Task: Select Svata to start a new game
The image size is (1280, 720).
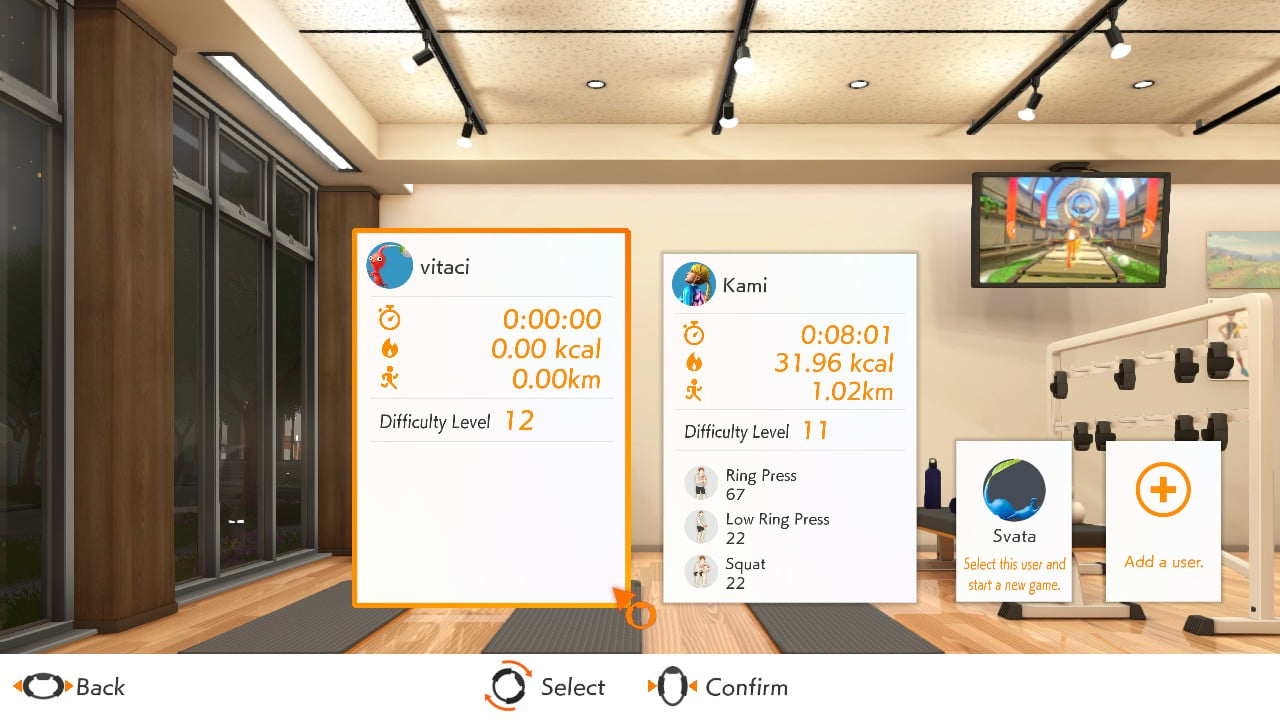Action: (1013, 520)
